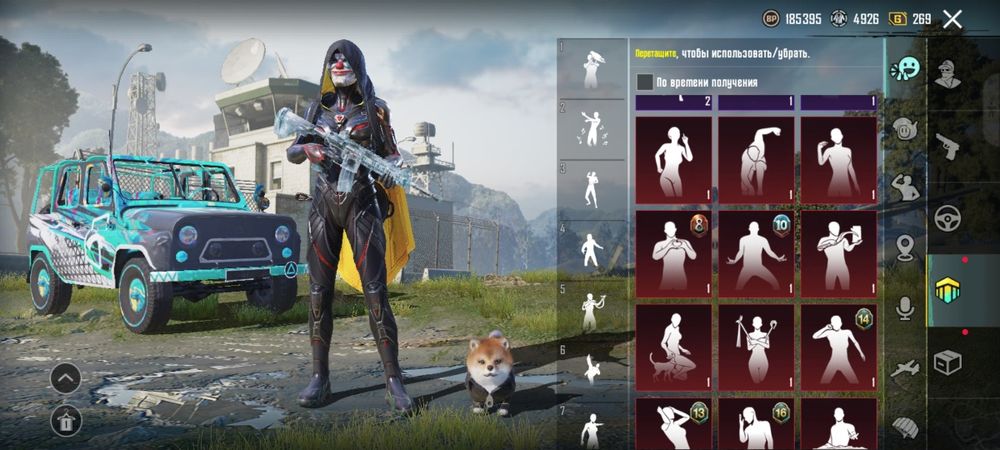
Task: Open the map pin location category
Action: [x=906, y=247]
